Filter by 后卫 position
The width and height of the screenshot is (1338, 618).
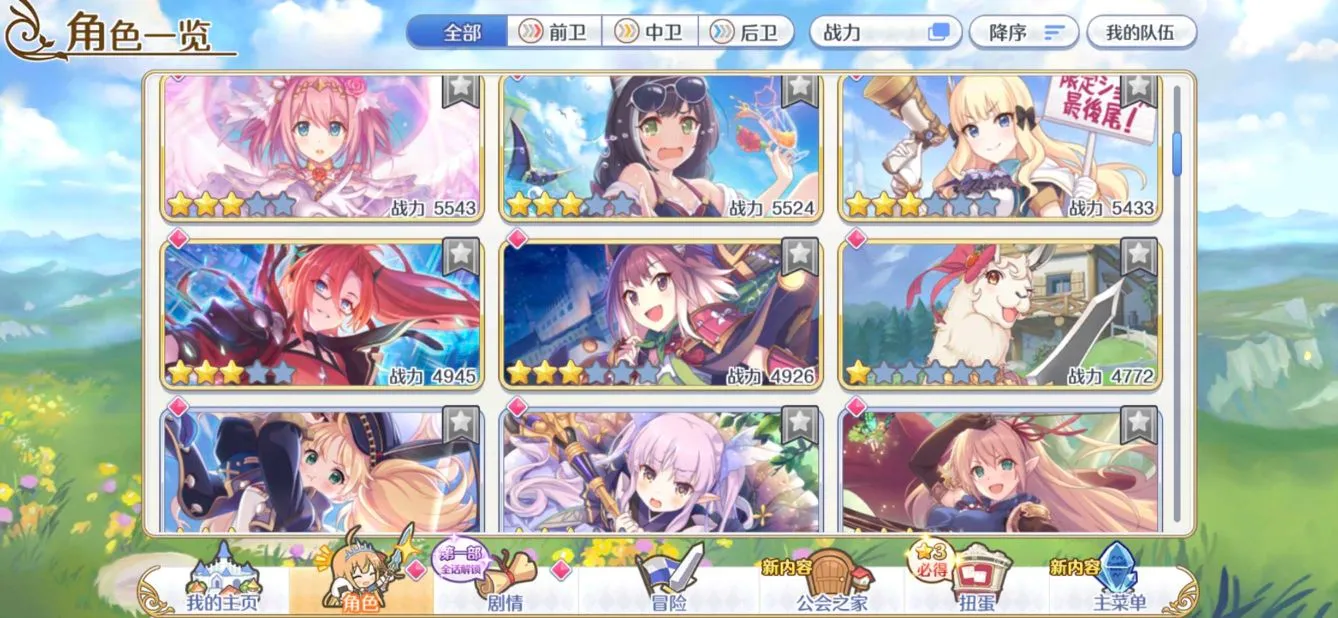(745, 32)
